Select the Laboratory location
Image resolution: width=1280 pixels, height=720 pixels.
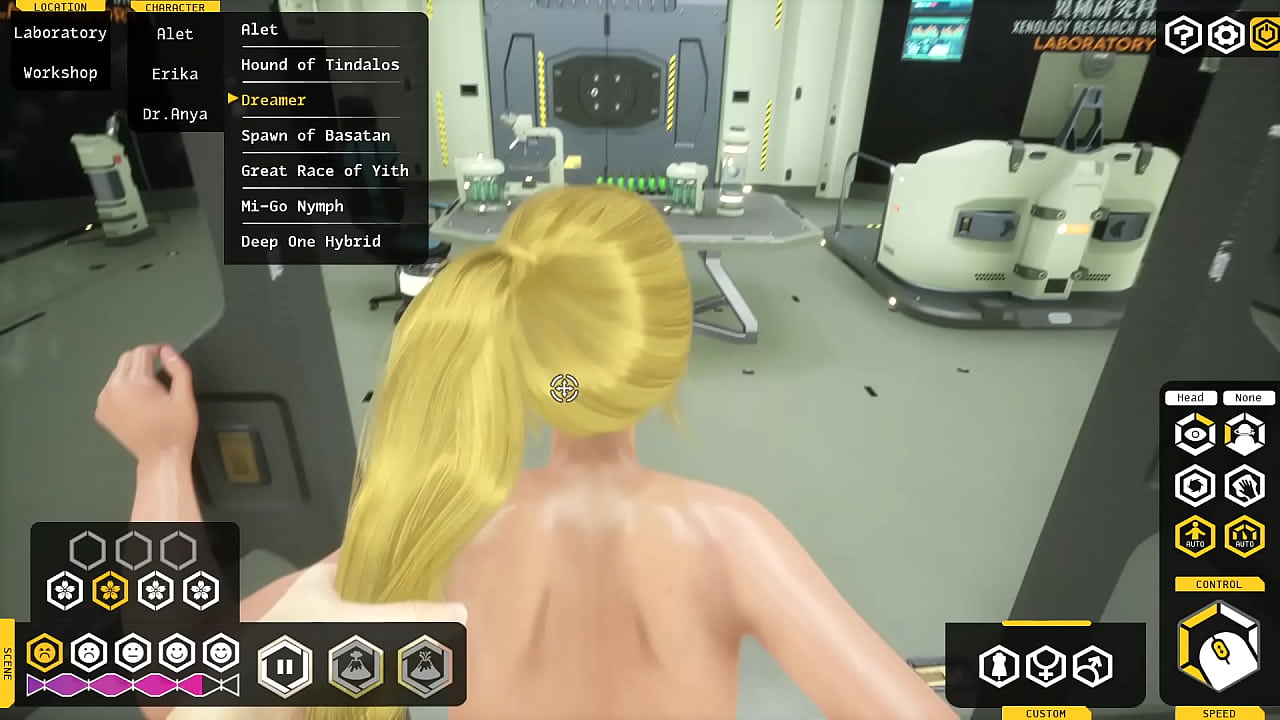click(x=60, y=33)
